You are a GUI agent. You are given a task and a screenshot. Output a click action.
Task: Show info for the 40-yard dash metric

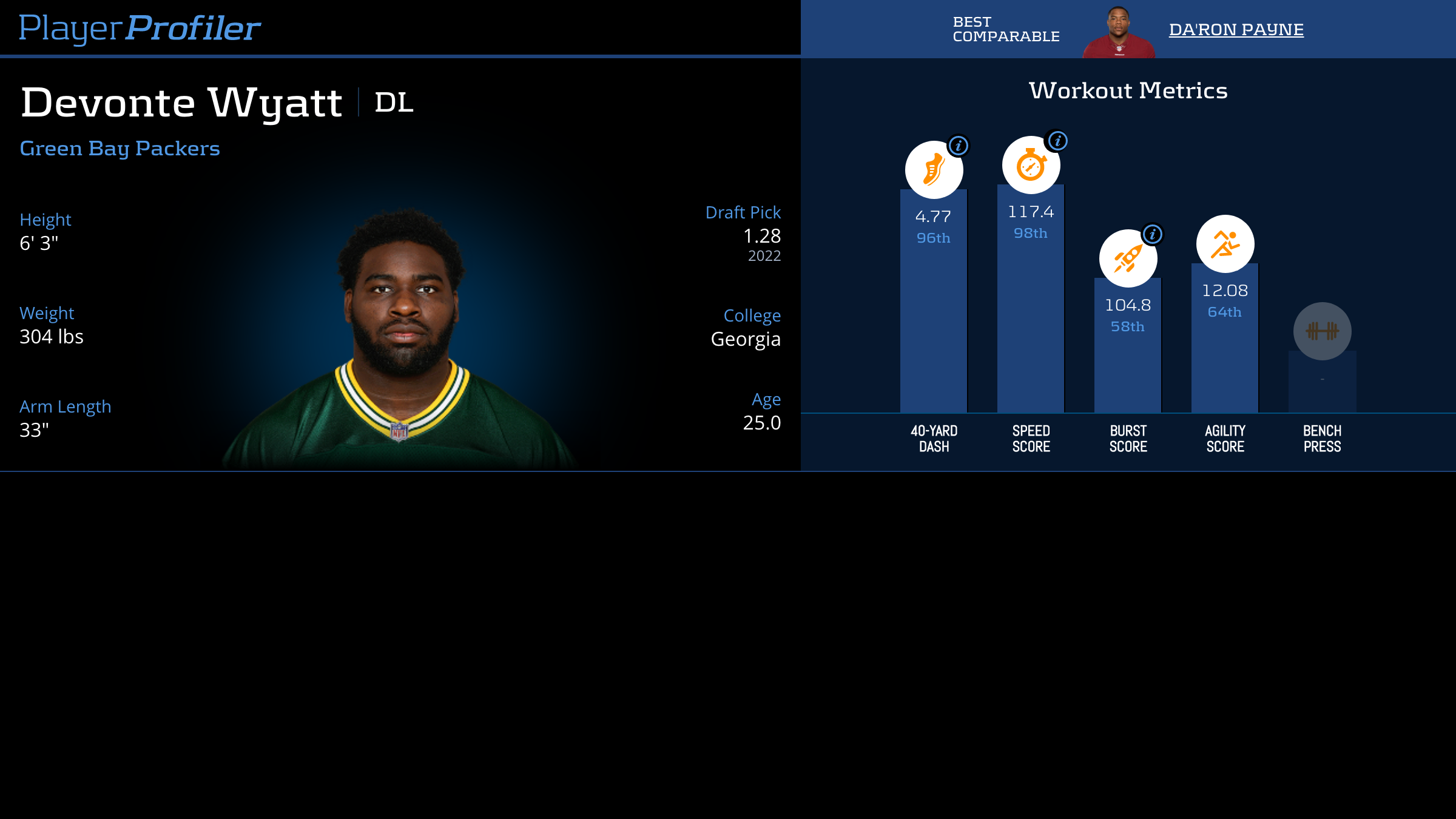coord(958,146)
